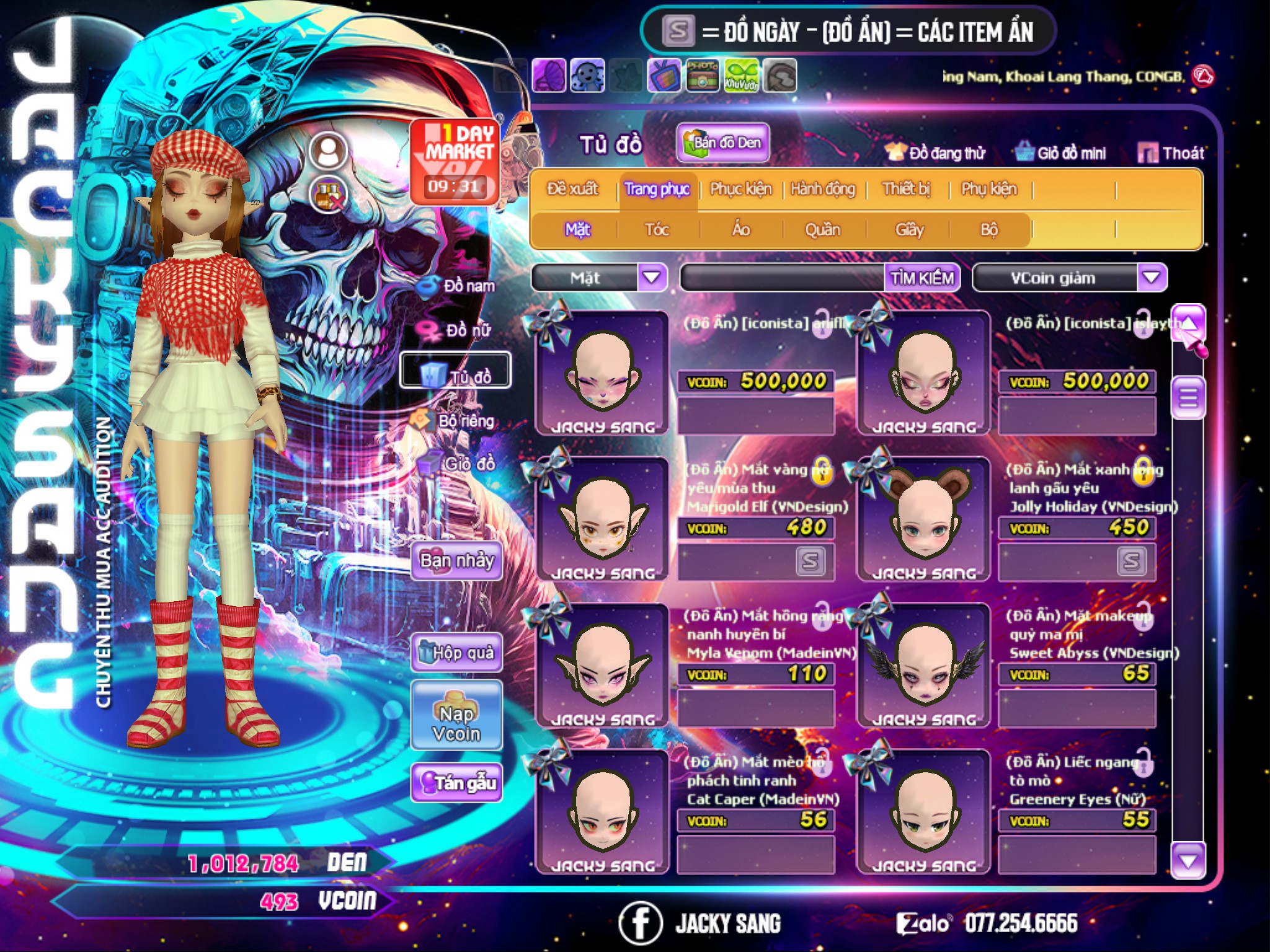1270x952 pixels.
Task: Select the Mắt xanh gấu yêu face thumbnail
Action: click(924, 519)
